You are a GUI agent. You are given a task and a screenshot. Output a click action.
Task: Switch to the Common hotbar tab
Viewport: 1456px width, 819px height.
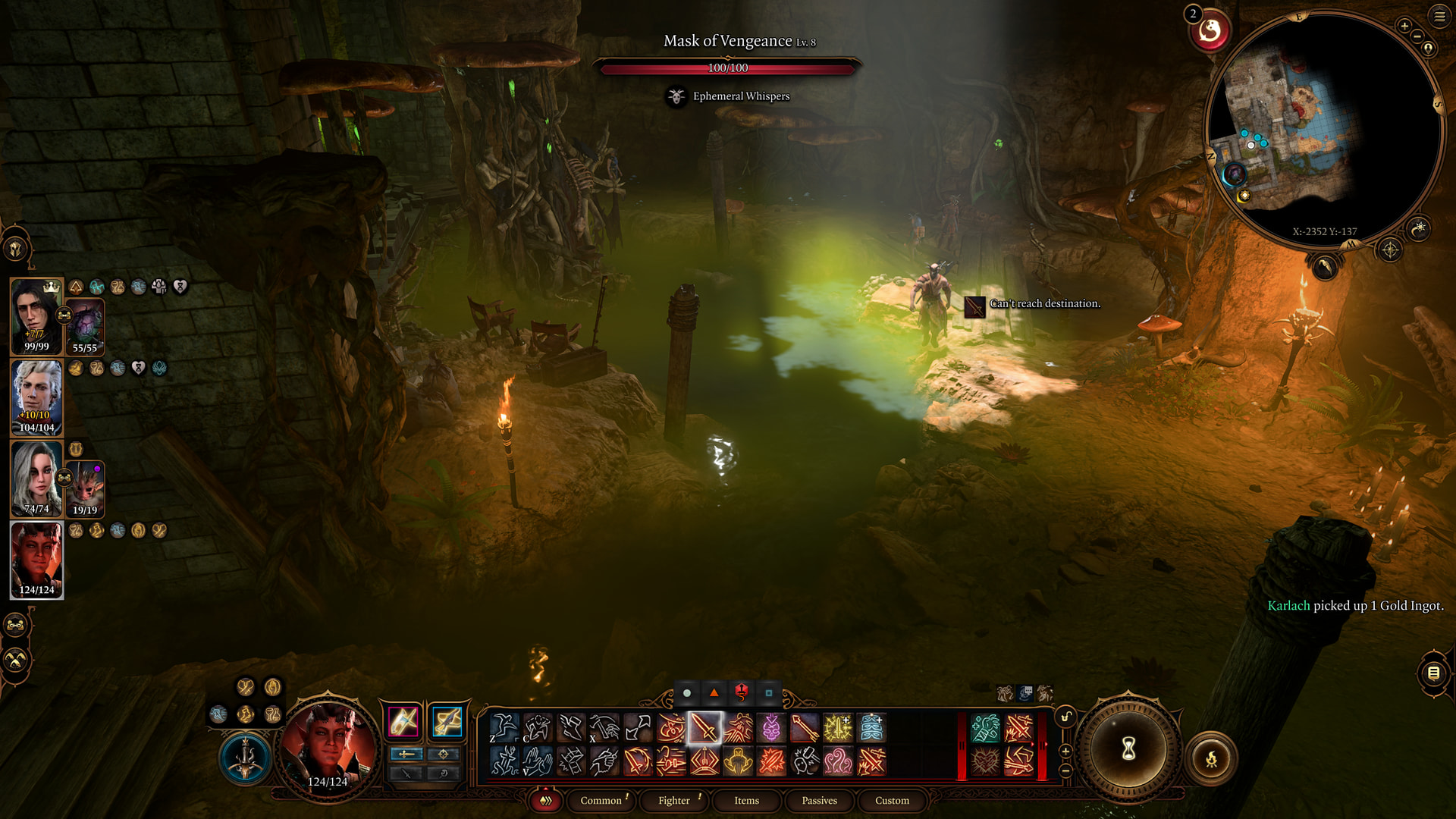coord(601,800)
